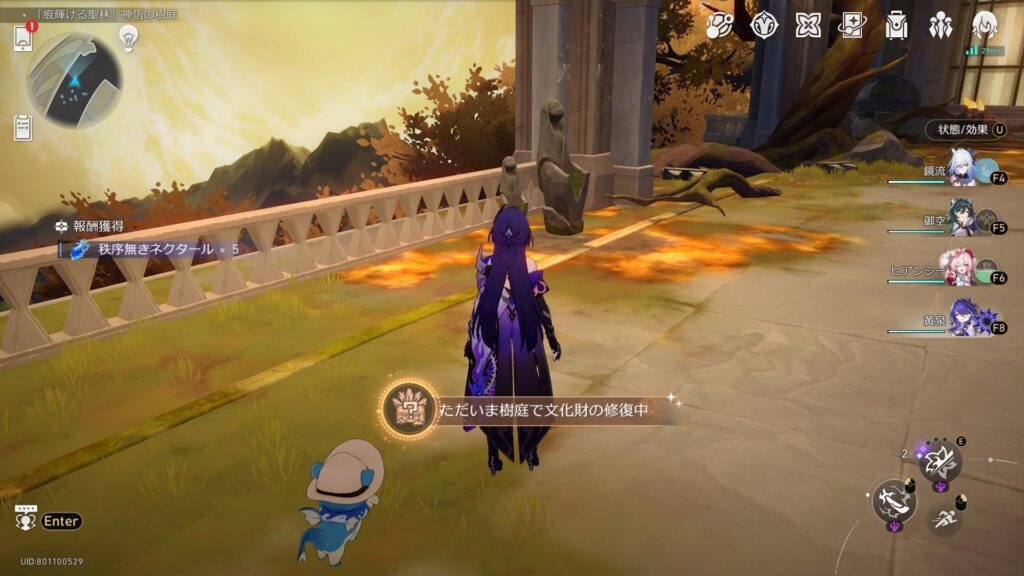Open the connected-orbs icon in the top bar

719,25
